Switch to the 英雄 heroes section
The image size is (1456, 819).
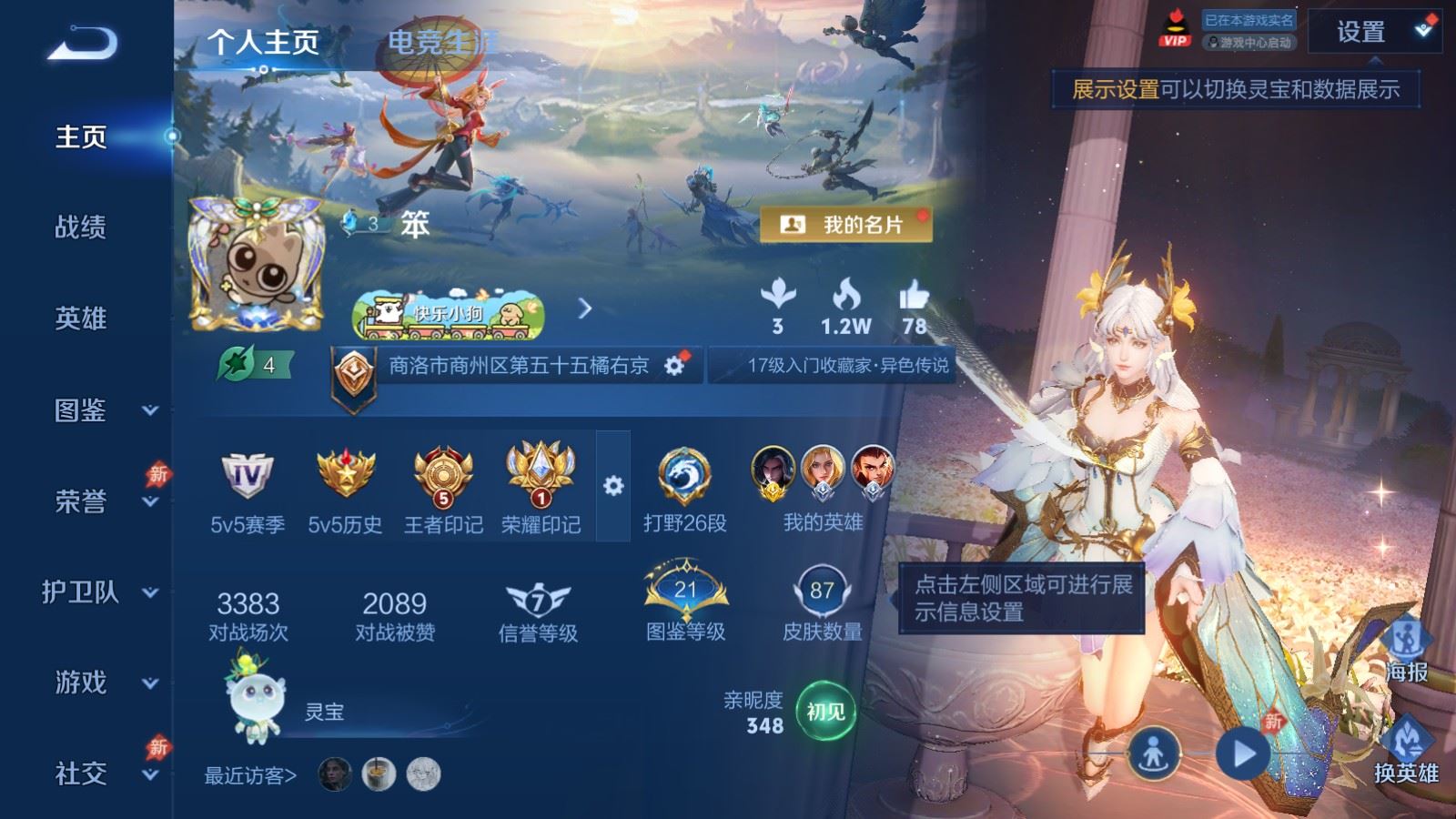click(81, 318)
